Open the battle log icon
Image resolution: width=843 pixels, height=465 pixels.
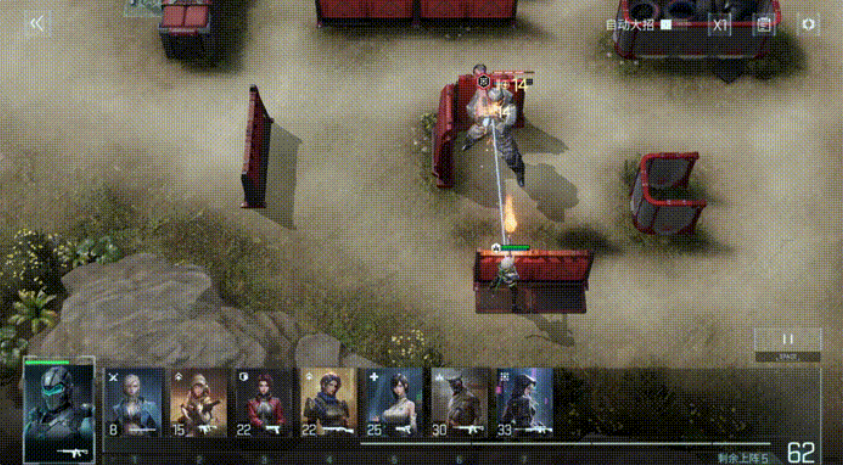pos(765,24)
